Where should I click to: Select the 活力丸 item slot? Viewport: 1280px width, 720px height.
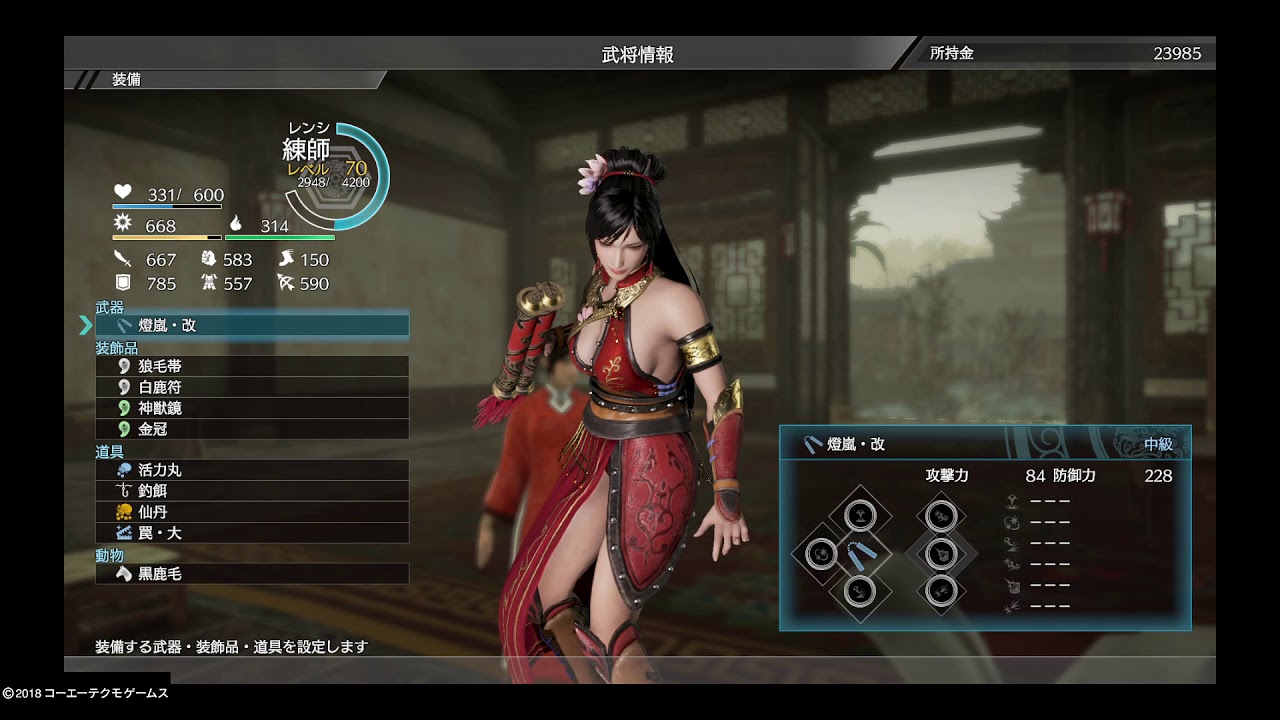click(252, 470)
